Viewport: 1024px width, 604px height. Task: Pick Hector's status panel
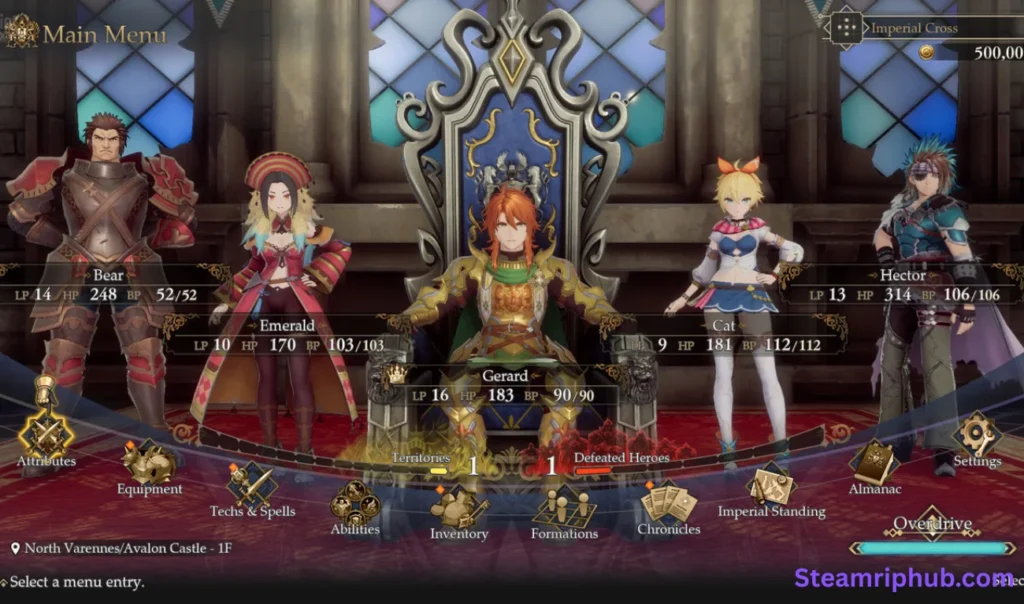pyautogui.click(x=903, y=285)
